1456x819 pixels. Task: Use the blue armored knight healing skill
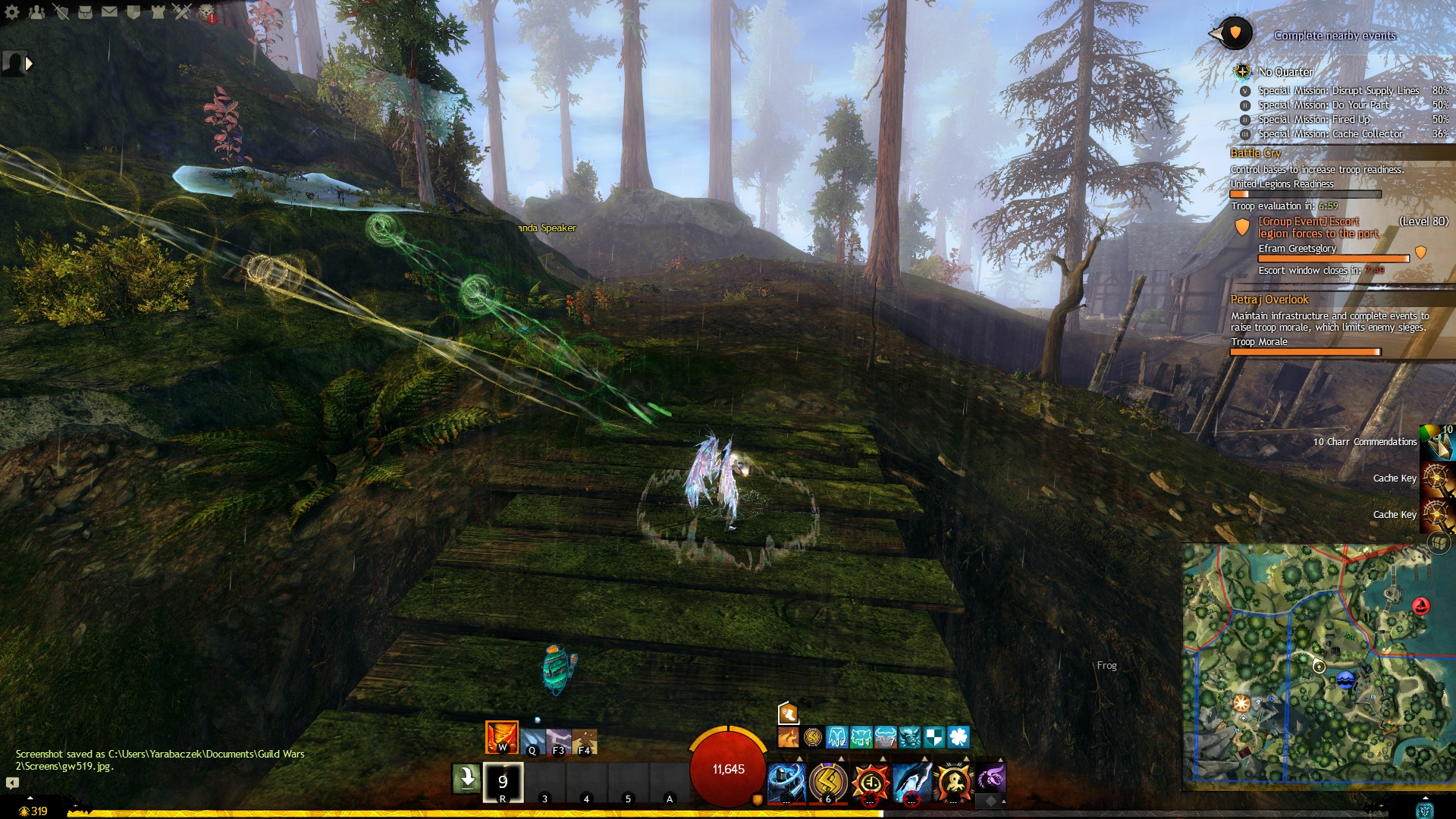(786, 781)
